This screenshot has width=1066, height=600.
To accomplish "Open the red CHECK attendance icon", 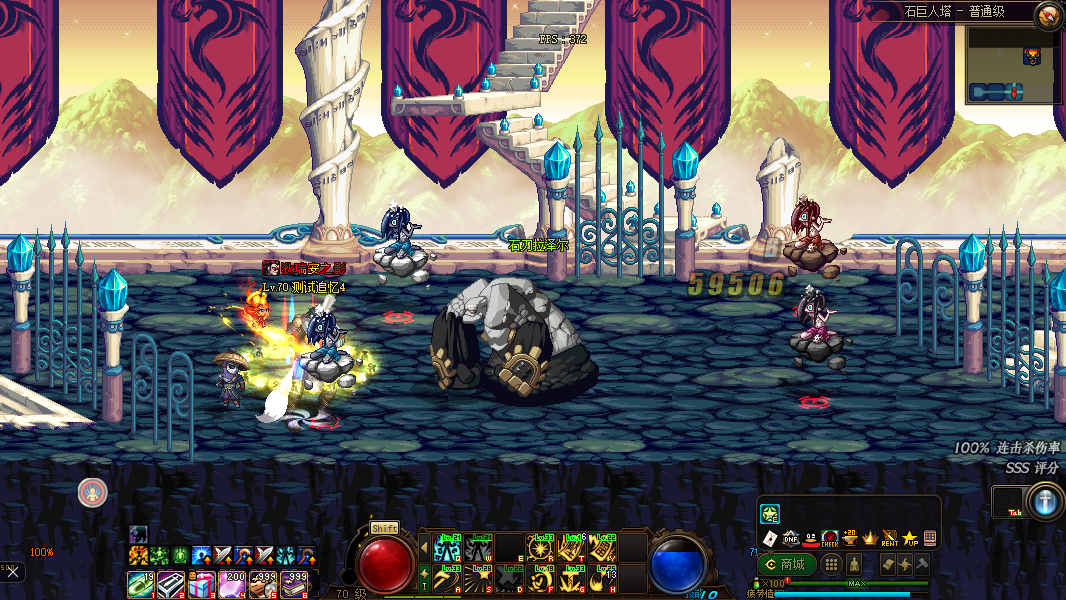I will [829, 538].
